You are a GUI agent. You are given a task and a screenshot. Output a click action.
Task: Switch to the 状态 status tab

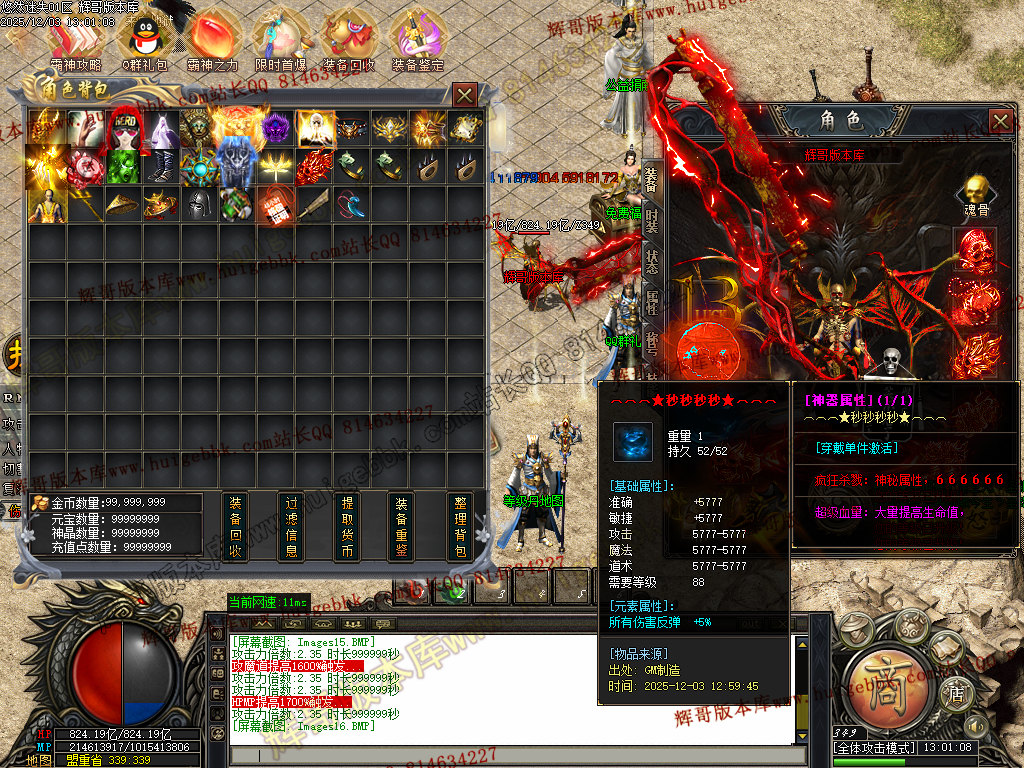tap(652, 261)
